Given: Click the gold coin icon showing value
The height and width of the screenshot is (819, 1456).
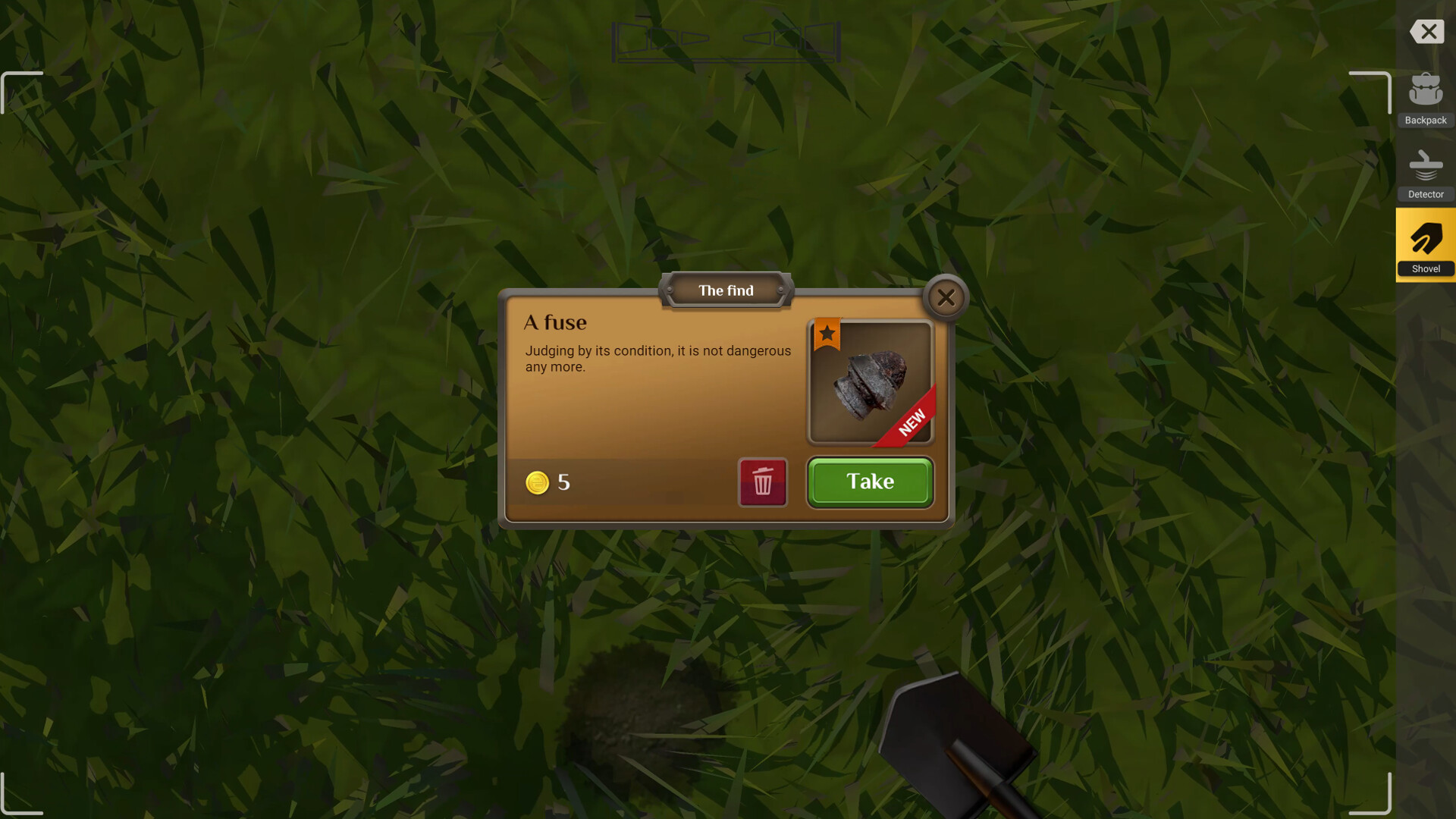Looking at the screenshot, I should [538, 483].
